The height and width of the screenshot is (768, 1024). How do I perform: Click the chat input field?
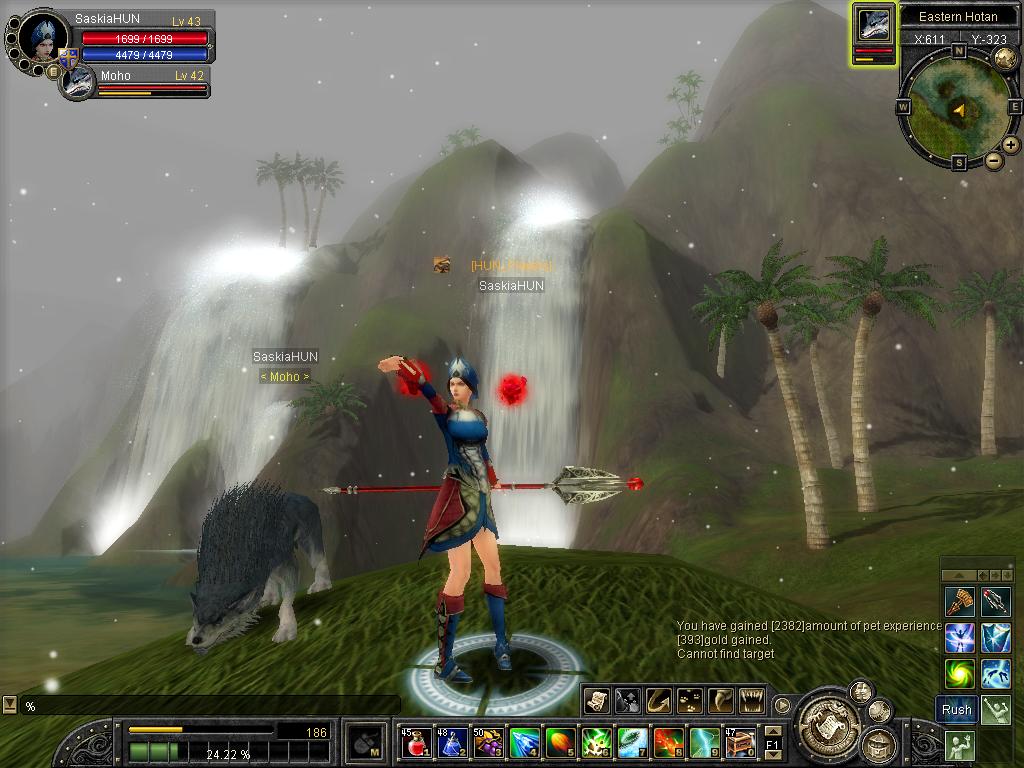[x=210, y=706]
